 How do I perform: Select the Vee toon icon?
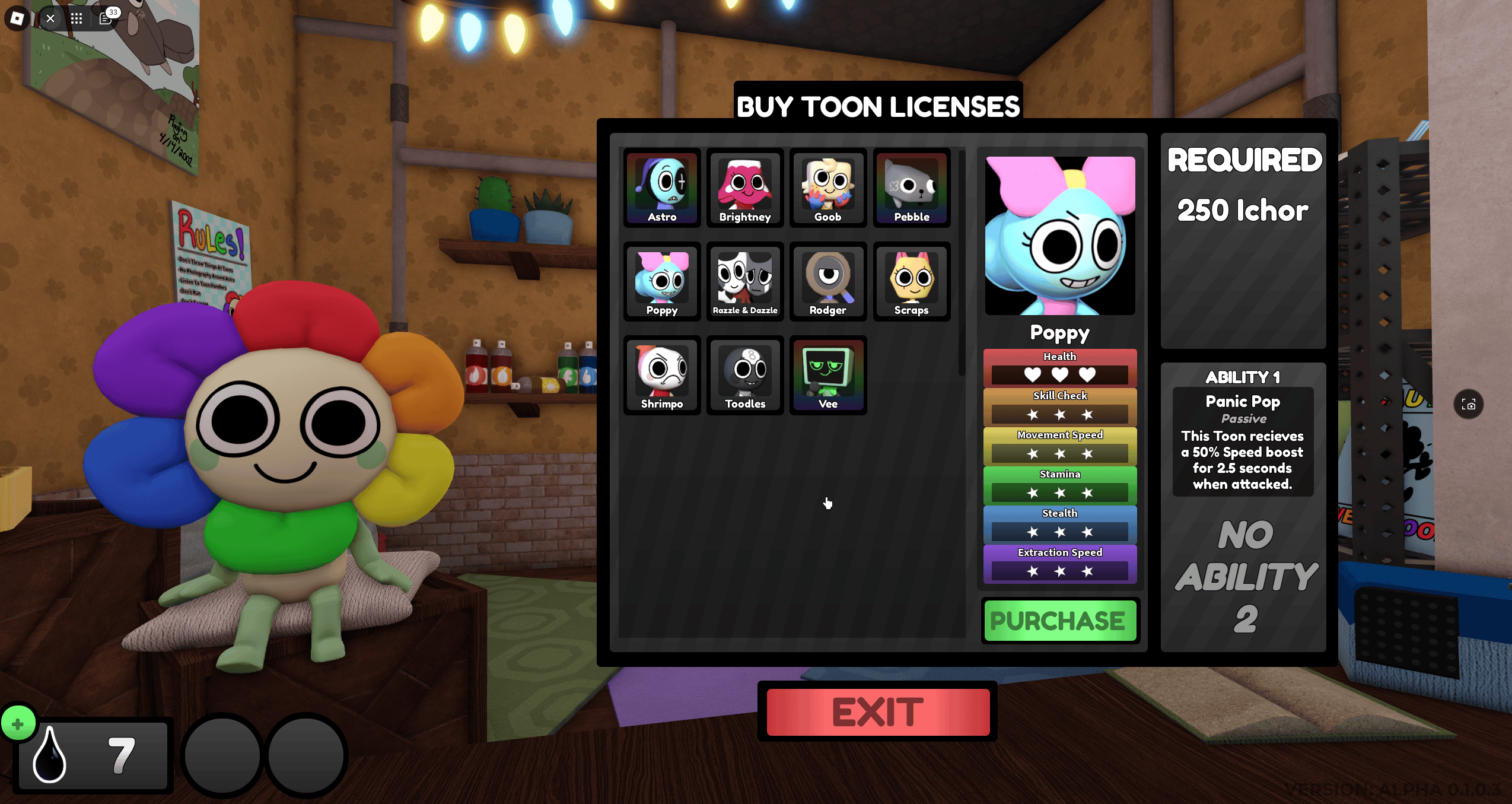(x=827, y=375)
